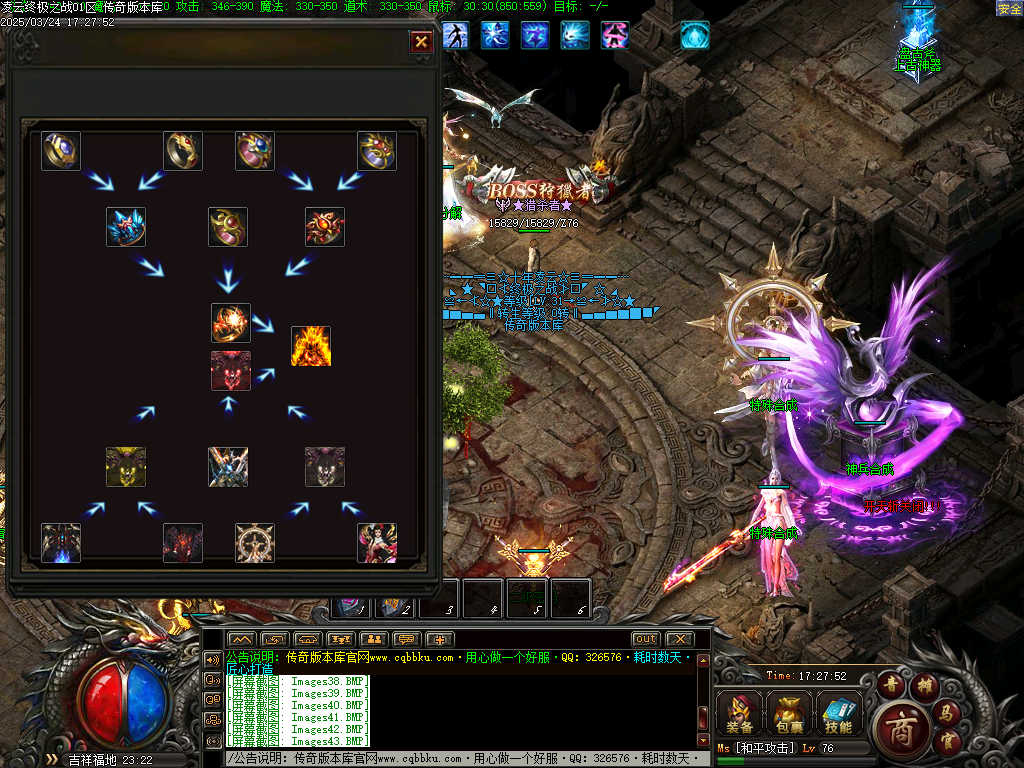Image resolution: width=1024 pixels, height=768 pixels.
Task: Select the blue crystal ring icon
Action: coord(126,227)
